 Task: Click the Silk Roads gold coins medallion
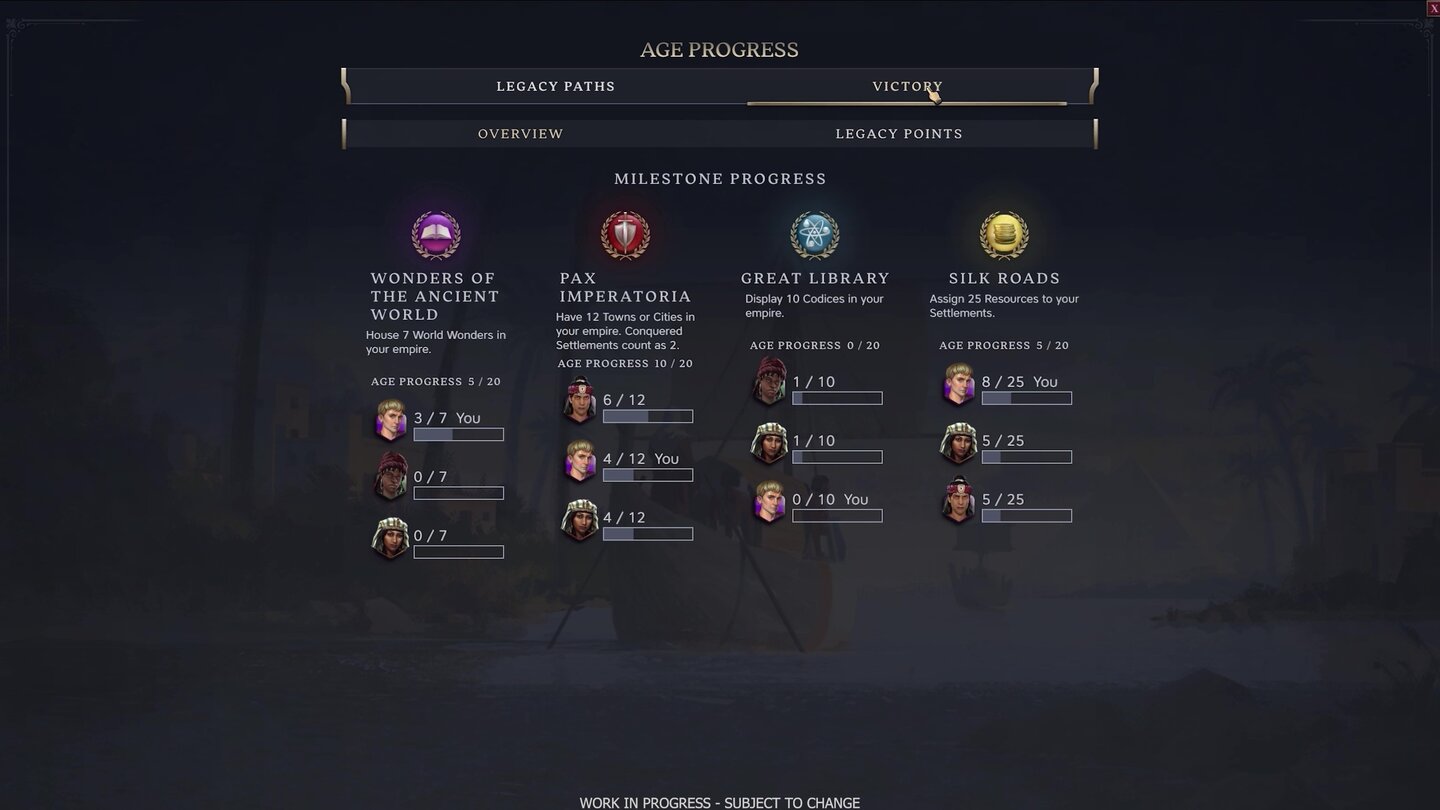[1004, 234]
